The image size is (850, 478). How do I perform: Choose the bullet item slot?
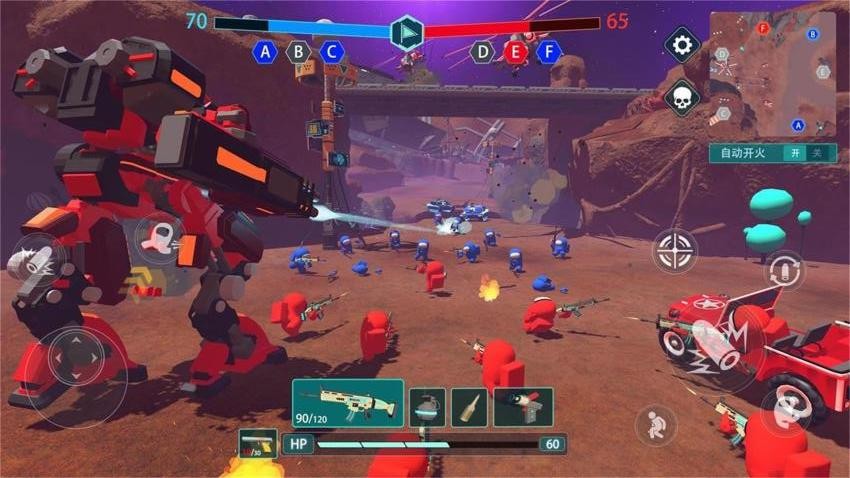469,407
